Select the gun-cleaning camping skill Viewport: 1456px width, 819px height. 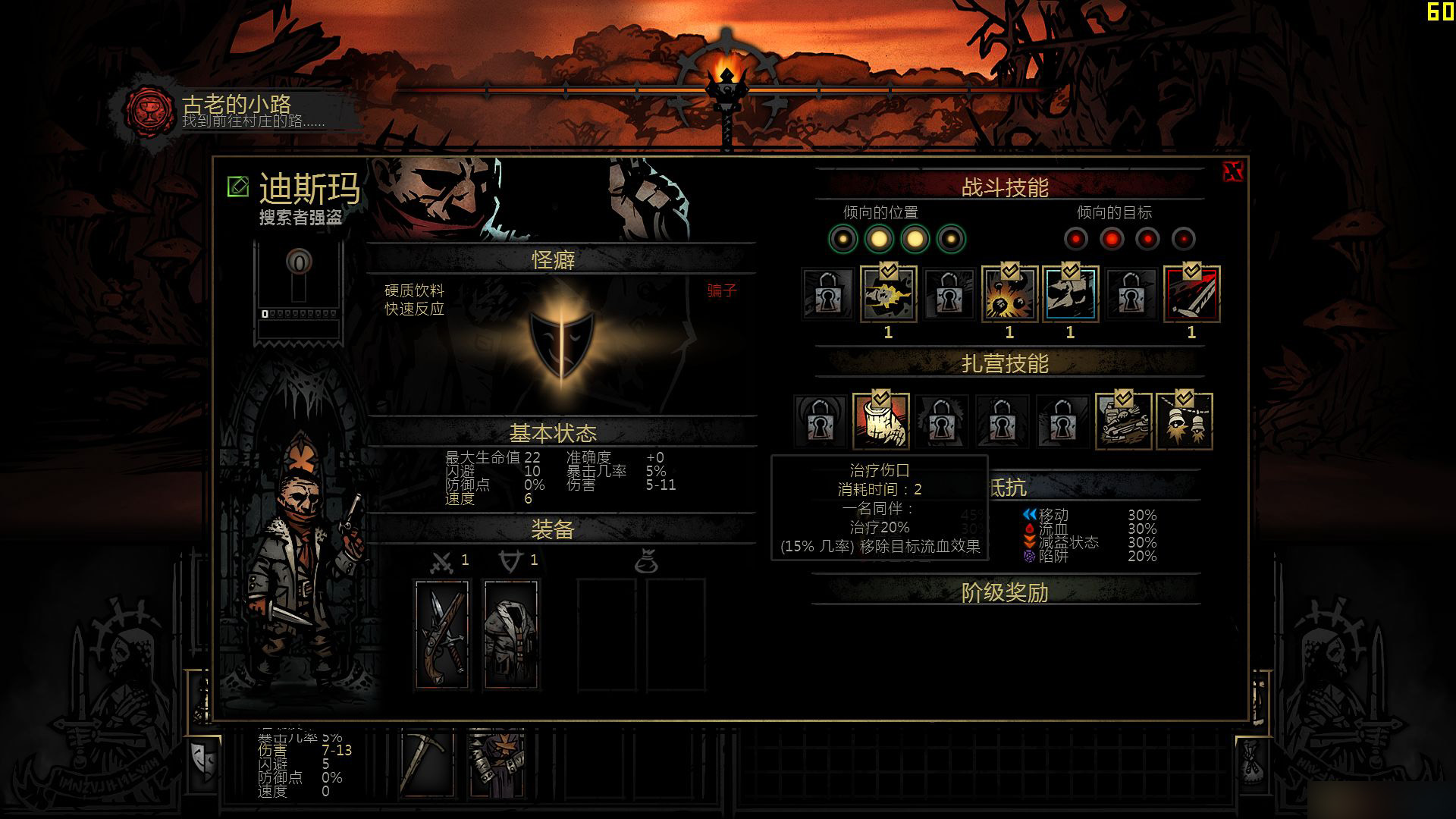tap(1123, 422)
